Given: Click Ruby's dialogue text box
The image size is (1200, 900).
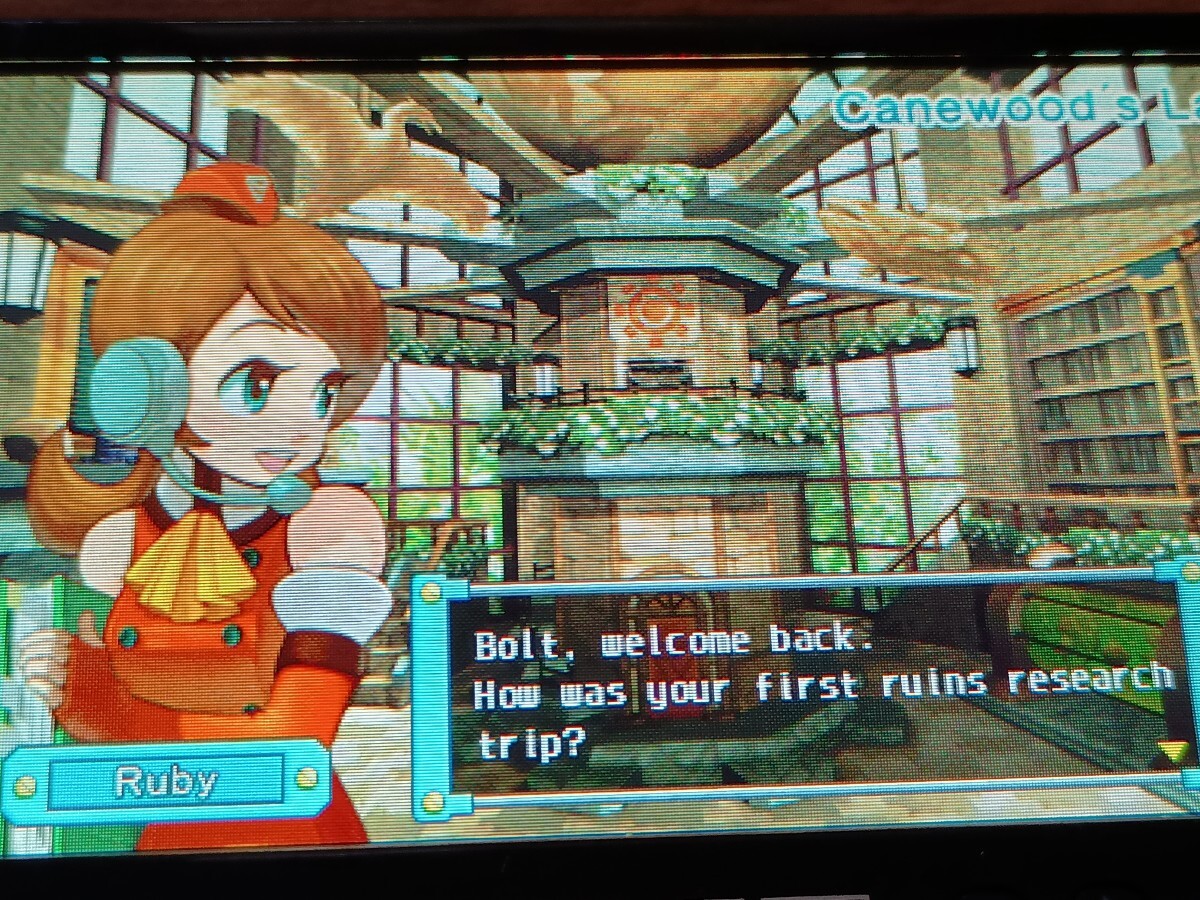Looking at the screenshot, I should click(810, 690).
